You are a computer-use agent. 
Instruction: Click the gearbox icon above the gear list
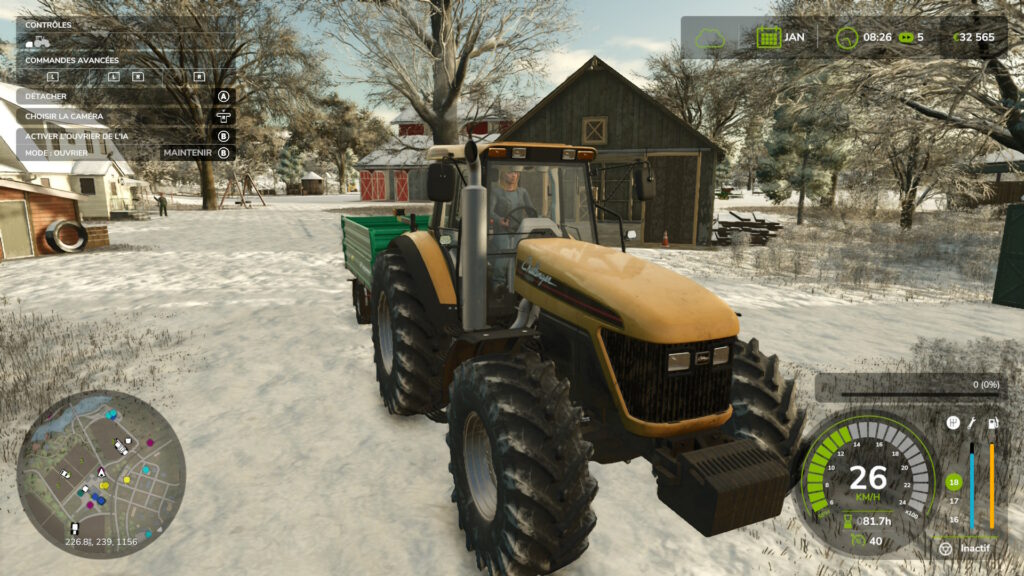point(953,423)
